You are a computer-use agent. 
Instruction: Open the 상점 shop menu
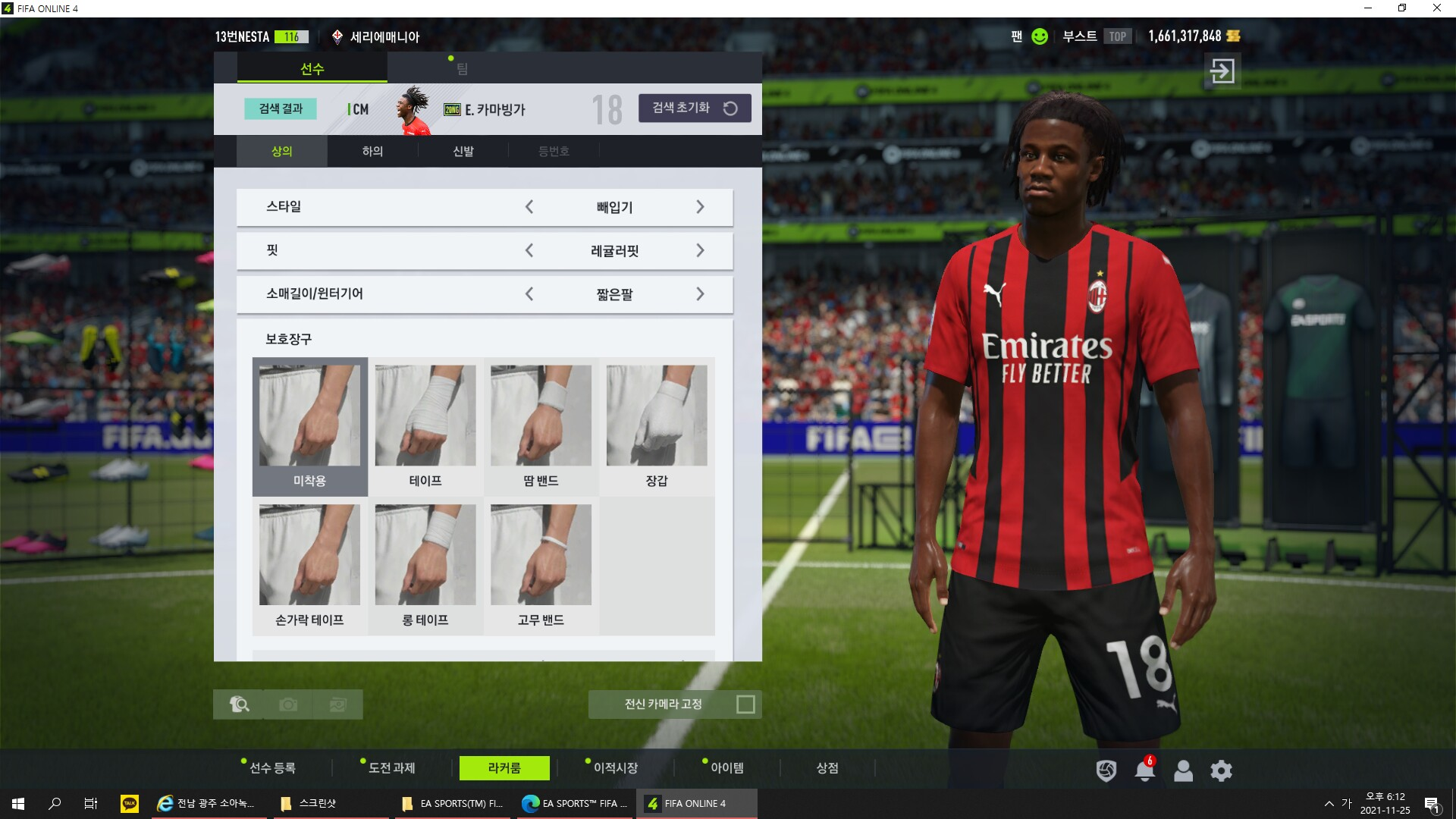tap(827, 768)
